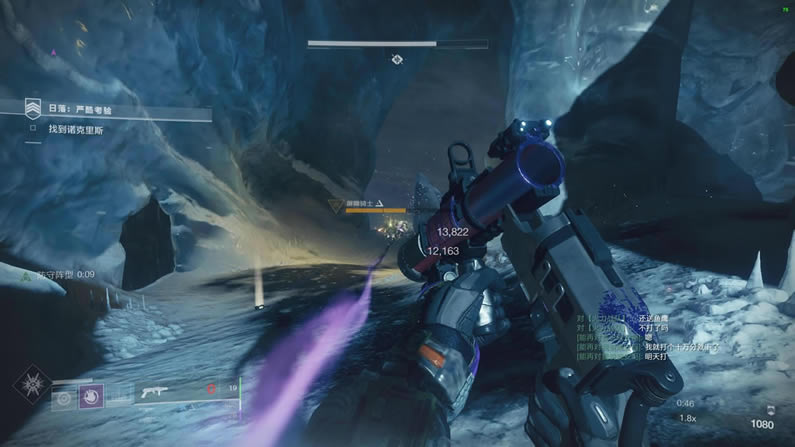Select the class ability slot
The height and width of the screenshot is (447, 795).
tap(118, 396)
